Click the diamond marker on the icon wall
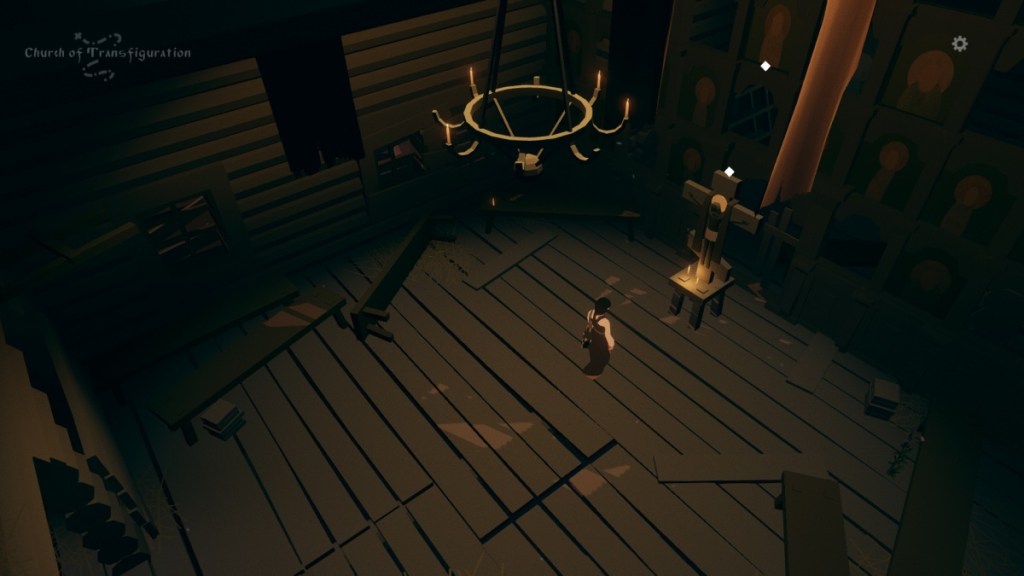This screenshot has height=576, width=1024. pos(766,66)
